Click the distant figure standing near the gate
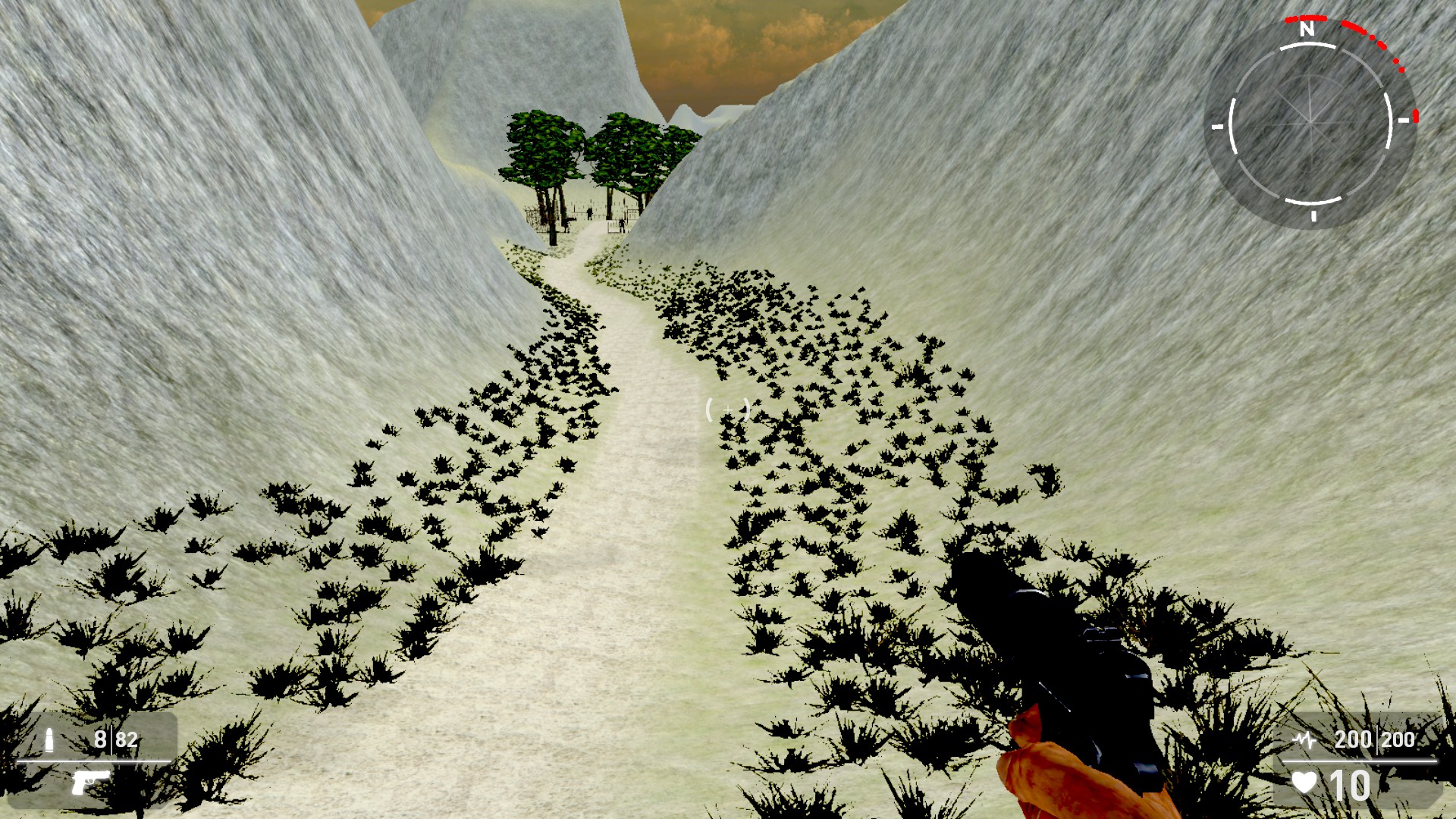Image resolution: width=1456 pixels, height=819 pixels. [590, 214]
